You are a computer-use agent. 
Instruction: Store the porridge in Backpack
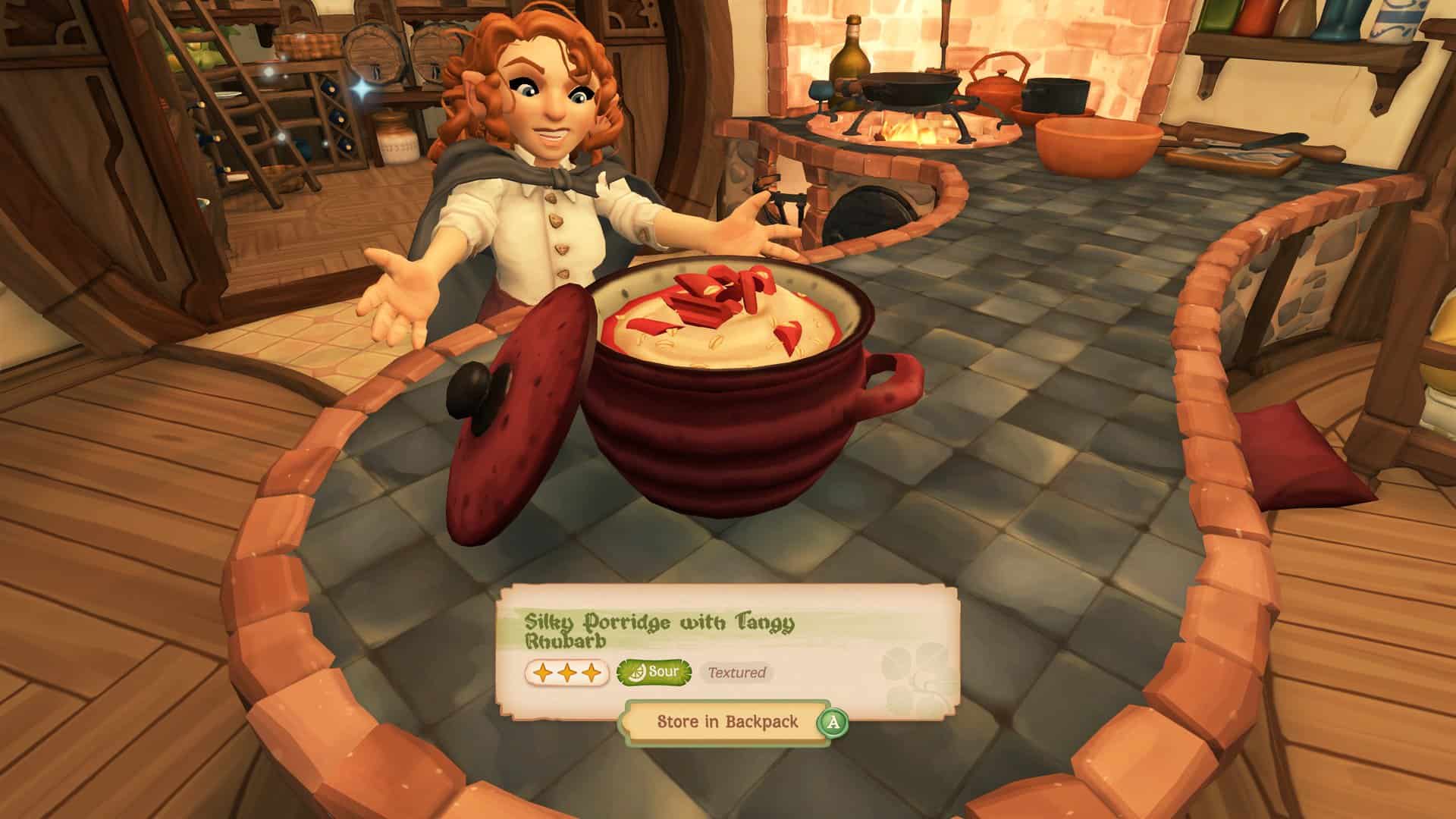(x=726, y=721)
